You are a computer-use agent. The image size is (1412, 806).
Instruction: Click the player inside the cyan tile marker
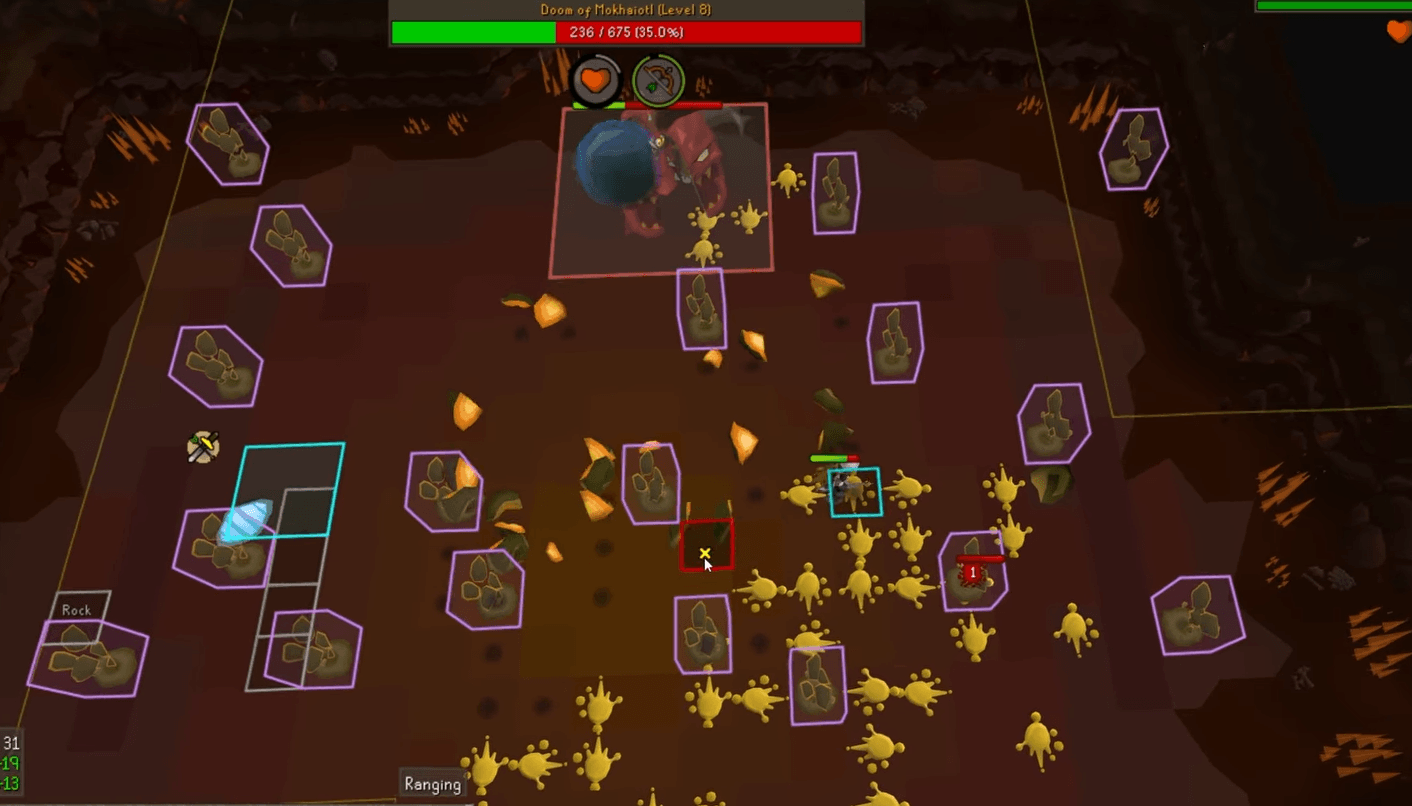(x=855, y=492)
